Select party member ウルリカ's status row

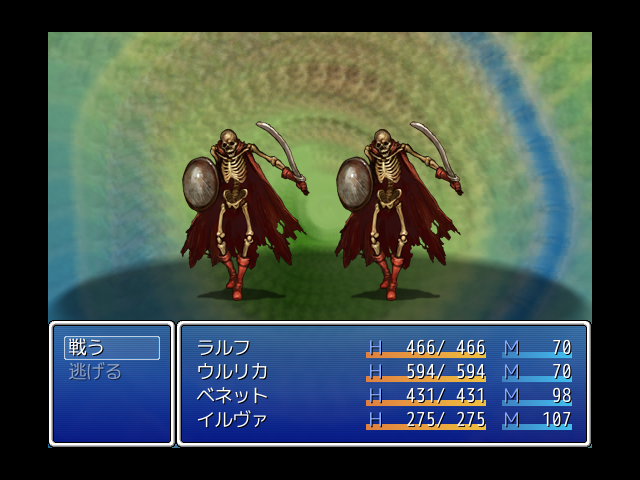coord(383,372)
